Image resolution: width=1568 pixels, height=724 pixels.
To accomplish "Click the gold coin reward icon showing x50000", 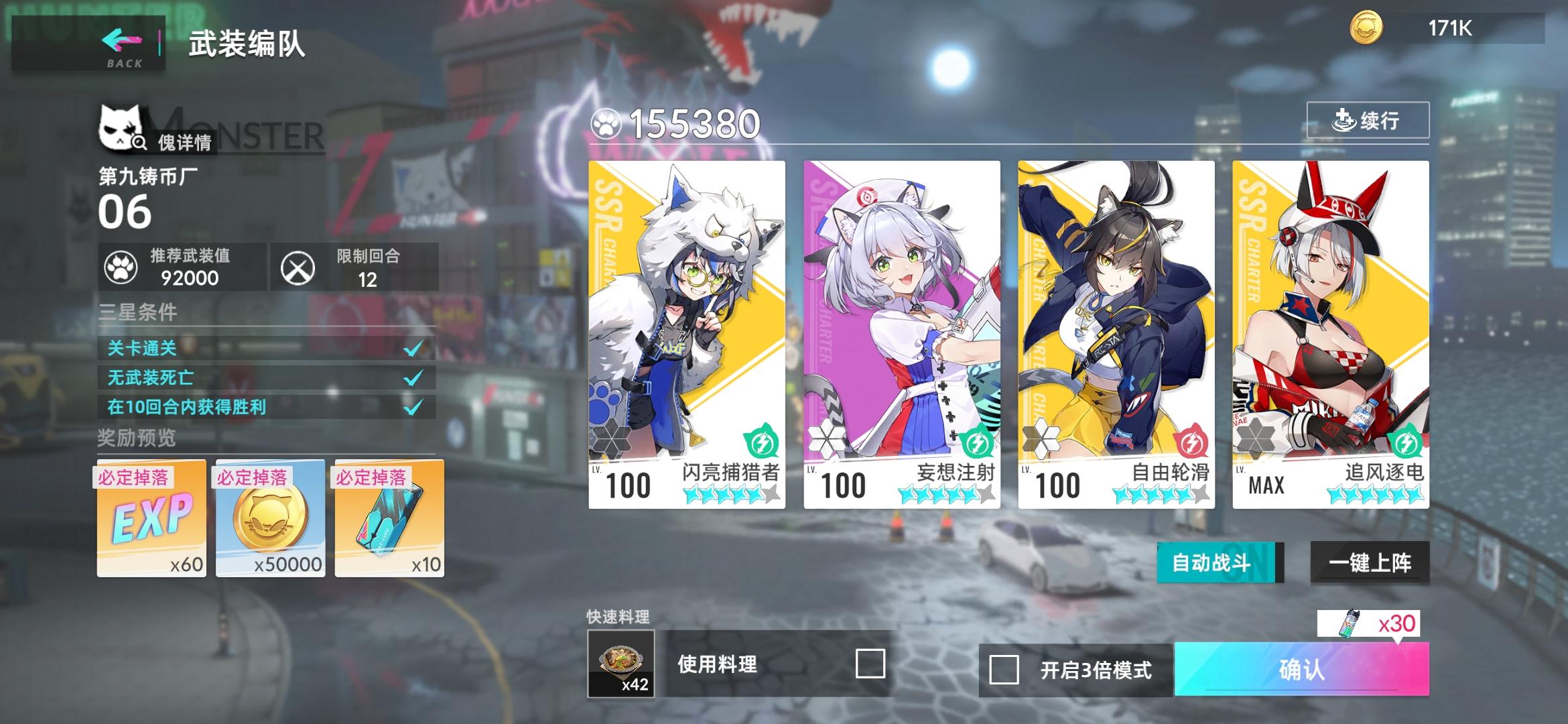I will pyautogui.click(x=269, y=520).
